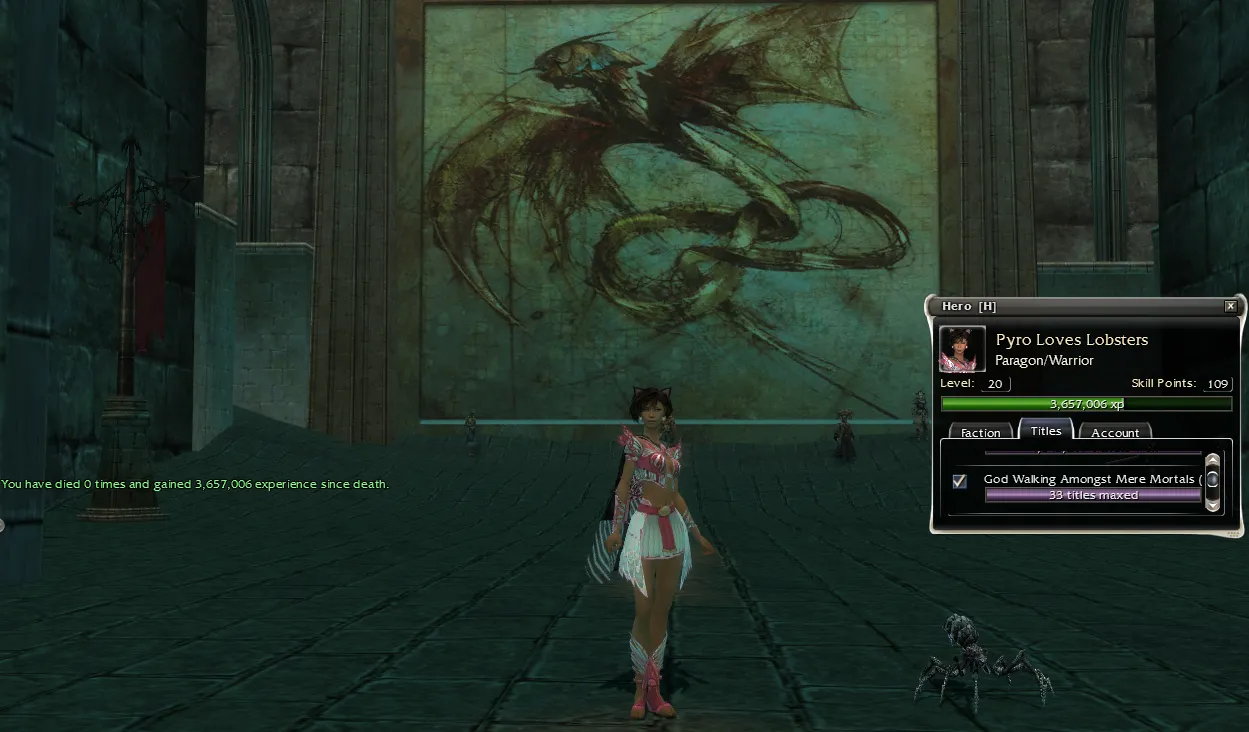Image resolution: width=1249 pixels, height=732 pixels.
Task: Switch to the Faction tab
Action: pyautogui.click(x=980, y=432)
